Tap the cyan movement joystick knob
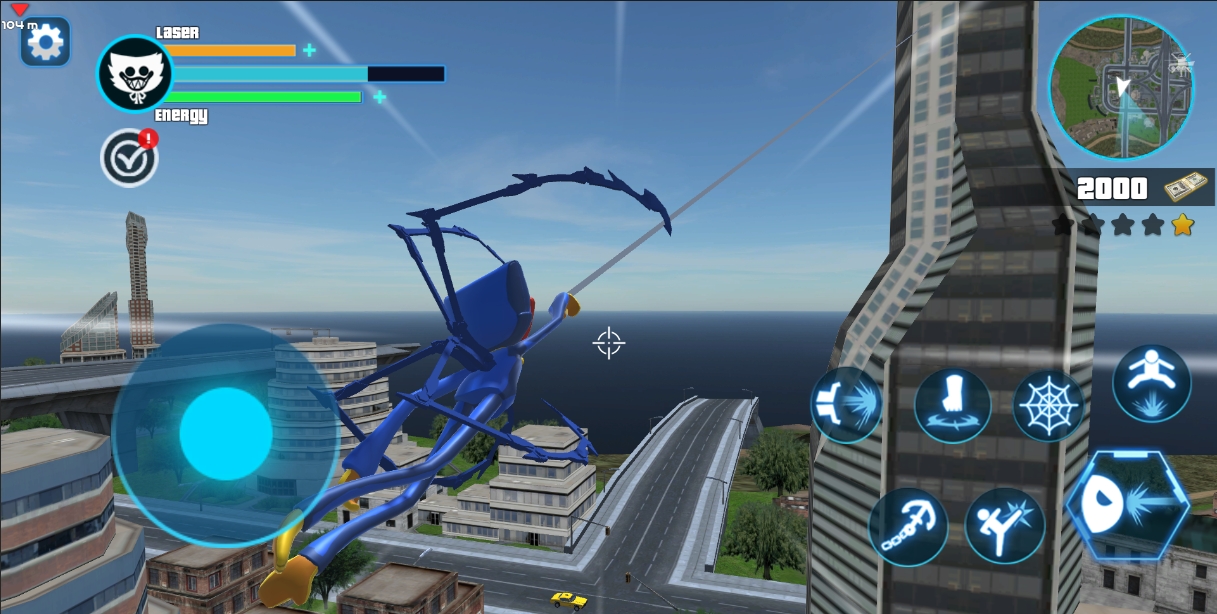 click(x=226, y=434)
